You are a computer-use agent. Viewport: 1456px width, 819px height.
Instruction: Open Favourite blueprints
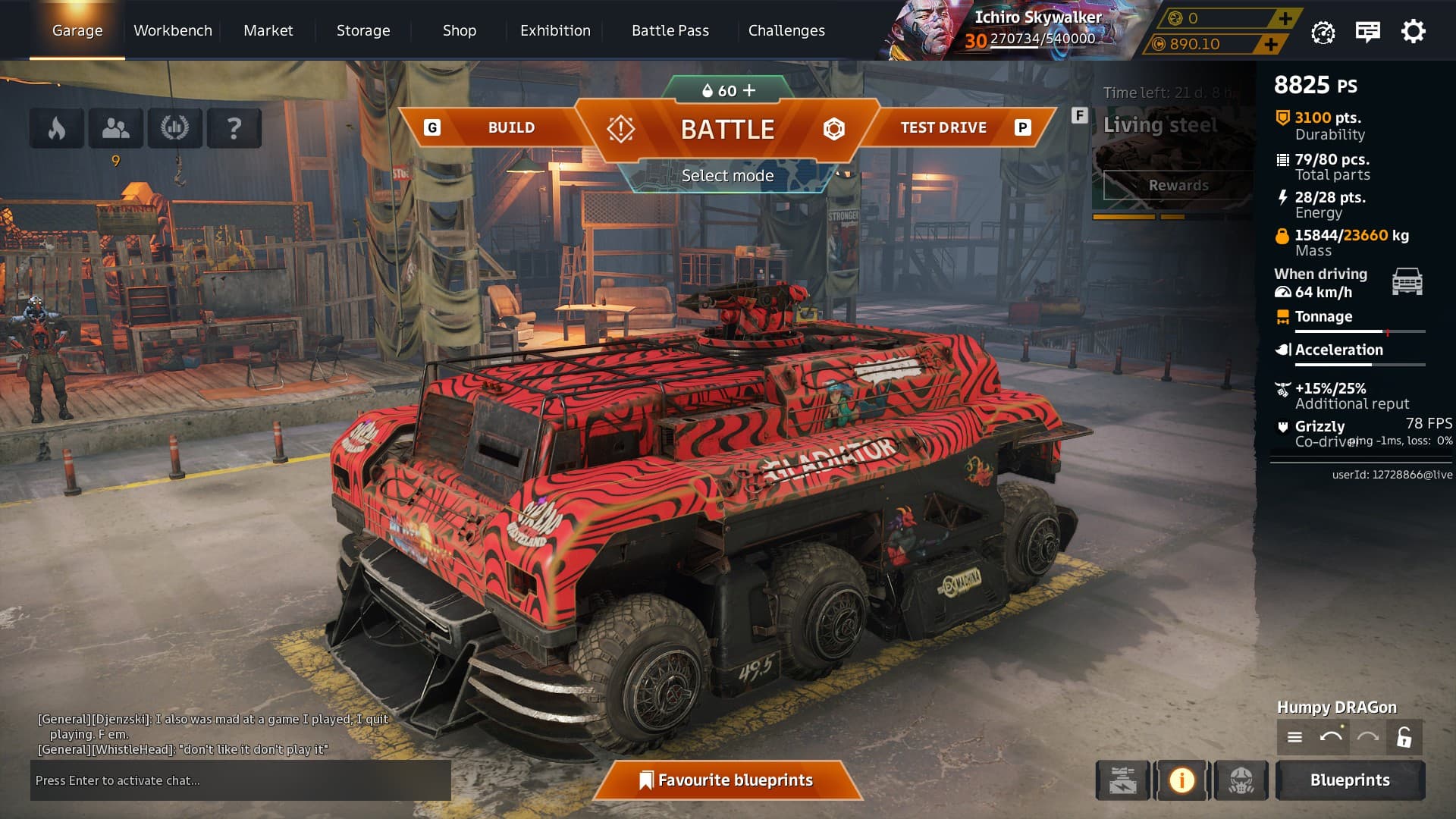(x=727, y=780)
